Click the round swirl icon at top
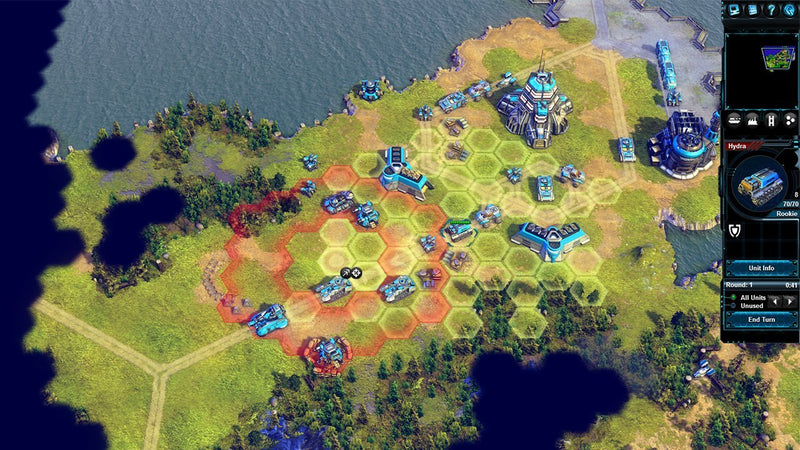This screenshot has width=800, height=450. tap(790, 9)
